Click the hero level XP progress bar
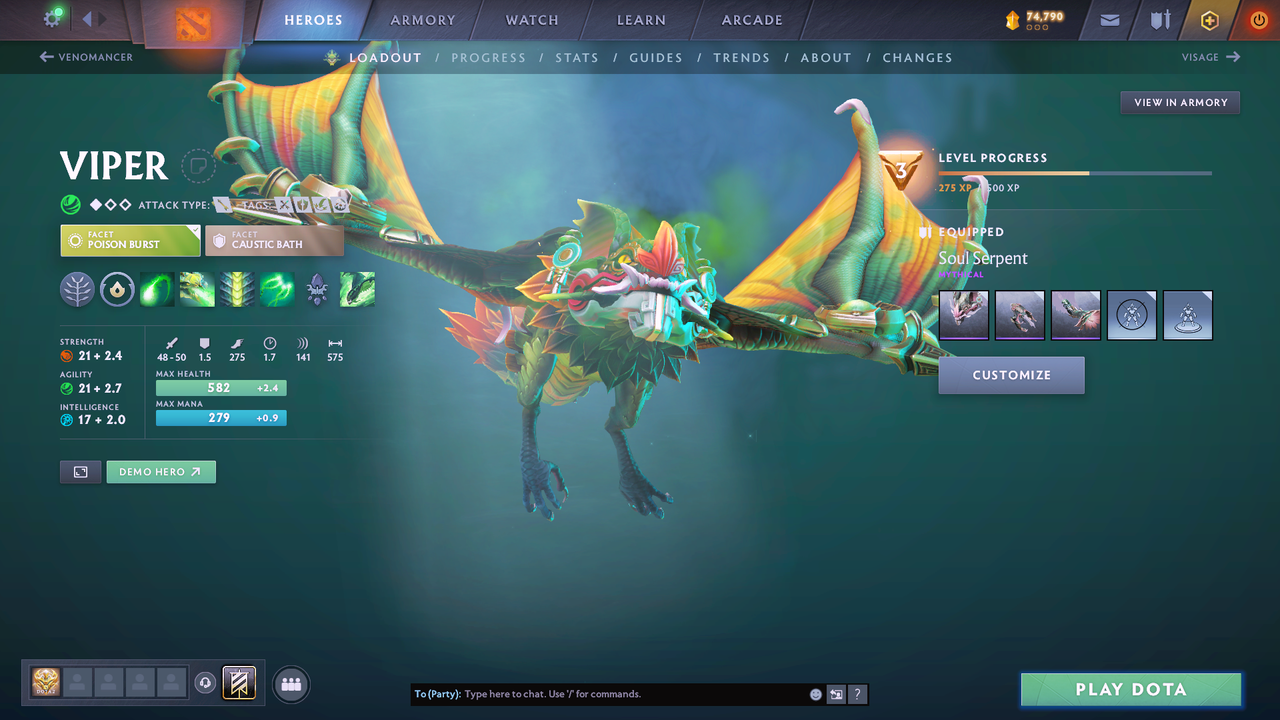This screenshot has width=1280, height=720. 1076,172
